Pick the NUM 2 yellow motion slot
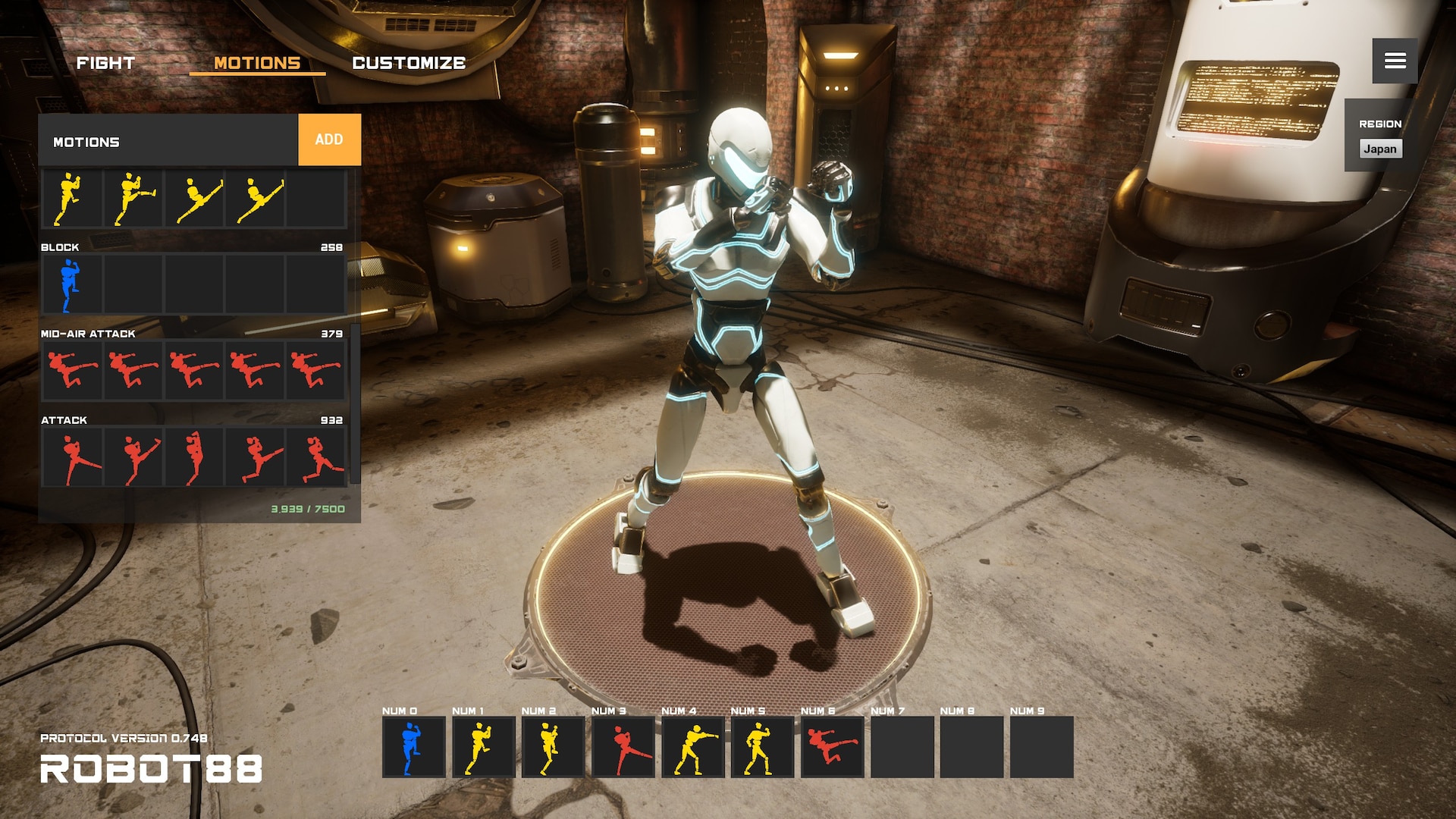Viewport: 1456px width, 819px height. 553,747
